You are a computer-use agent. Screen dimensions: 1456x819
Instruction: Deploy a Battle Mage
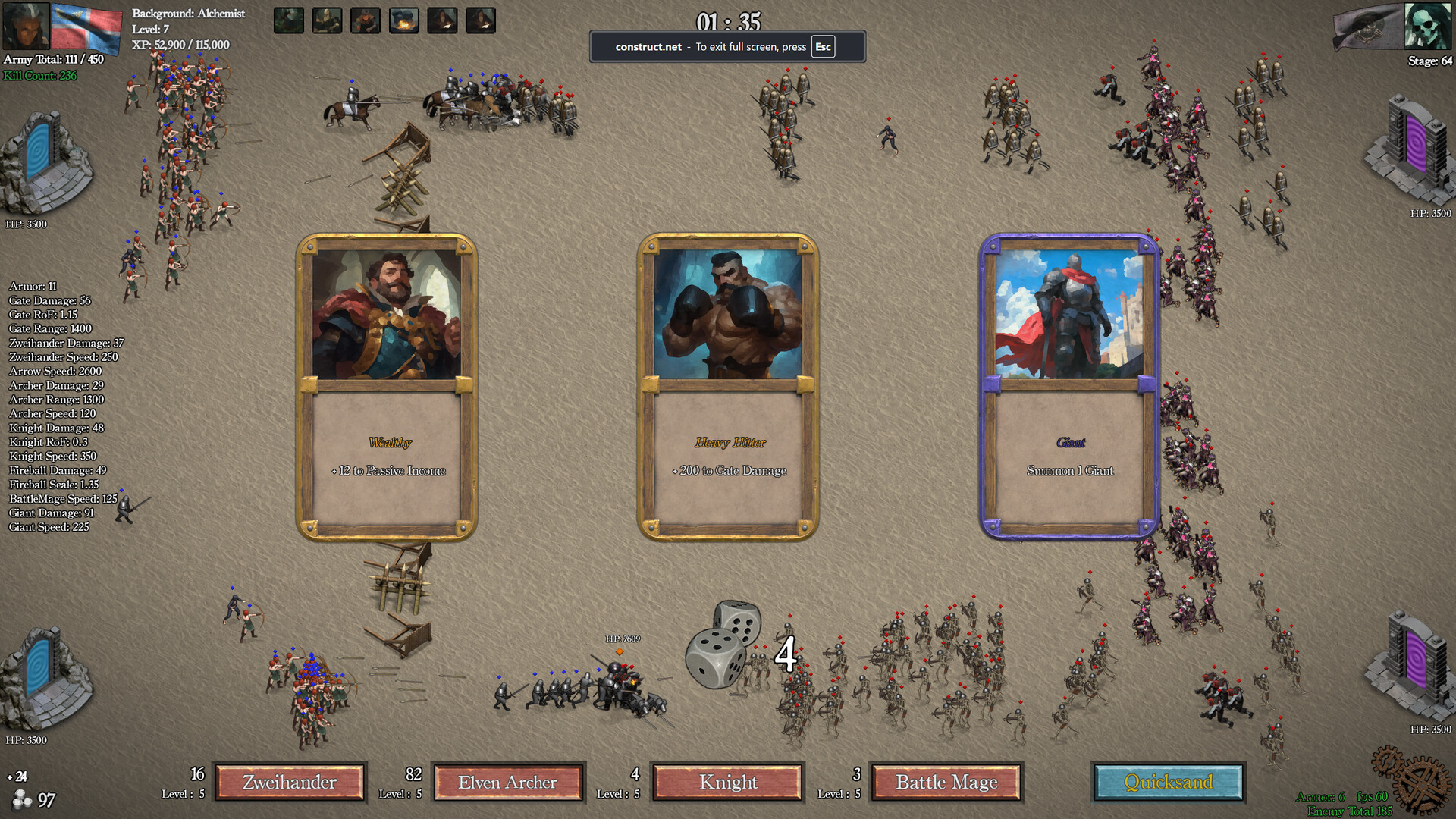(946, 782)
